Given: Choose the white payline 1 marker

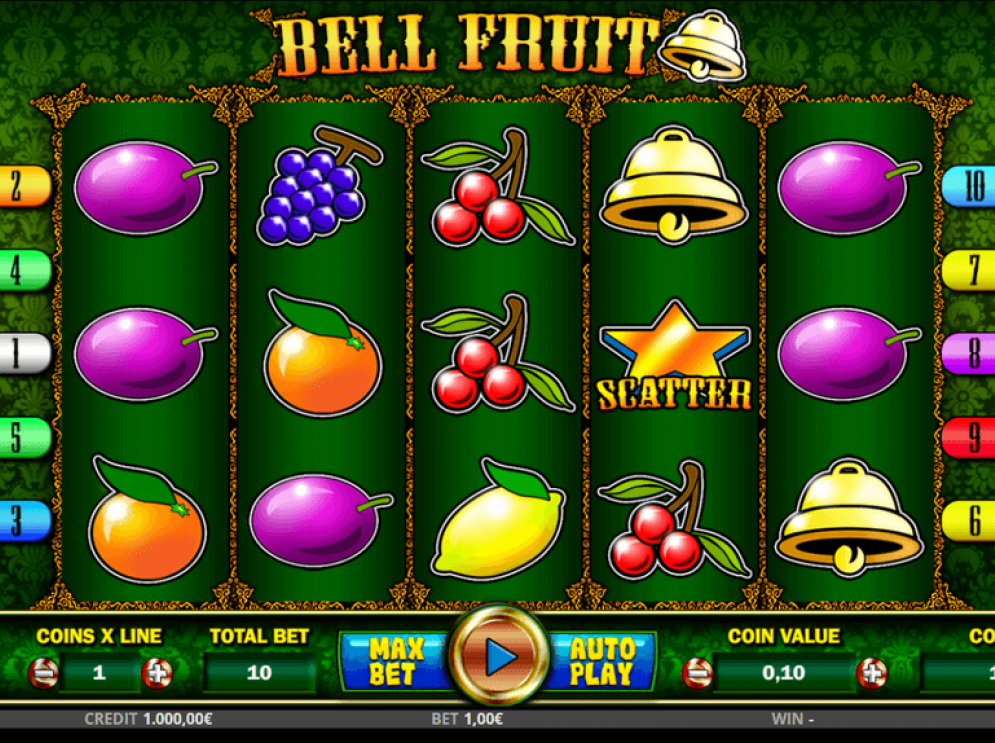Looking at the screenshot, I should [x=24, y=353].
